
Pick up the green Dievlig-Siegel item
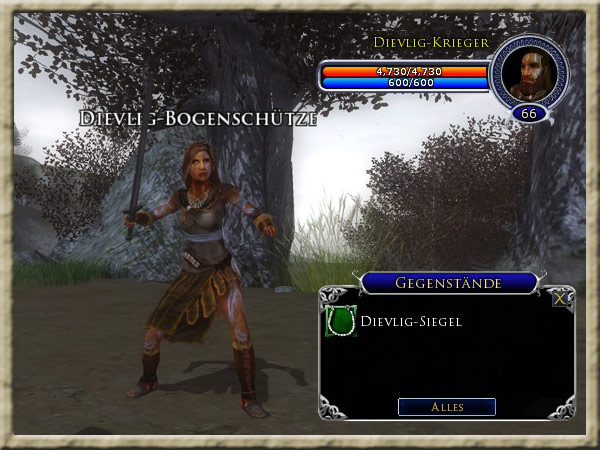tap(341, 322)
